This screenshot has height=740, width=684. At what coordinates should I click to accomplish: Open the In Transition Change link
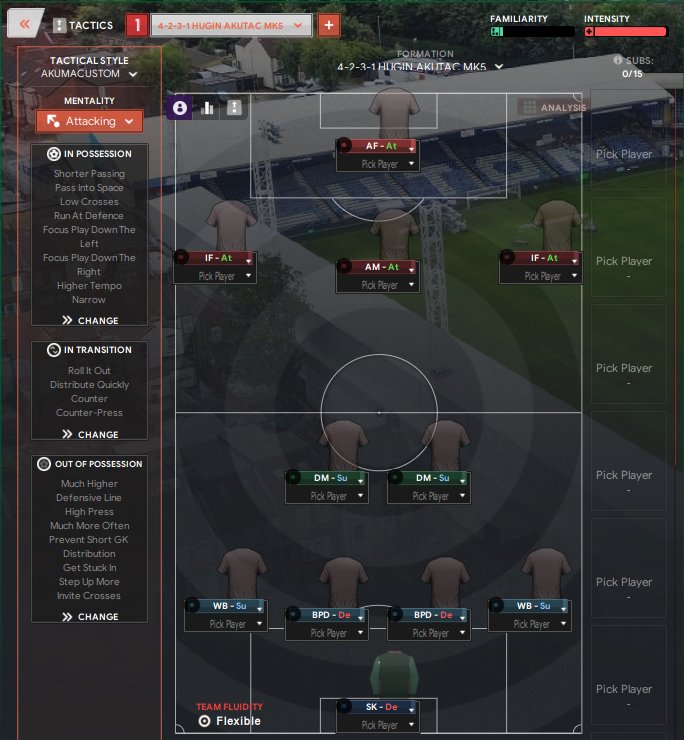[90, 435]
